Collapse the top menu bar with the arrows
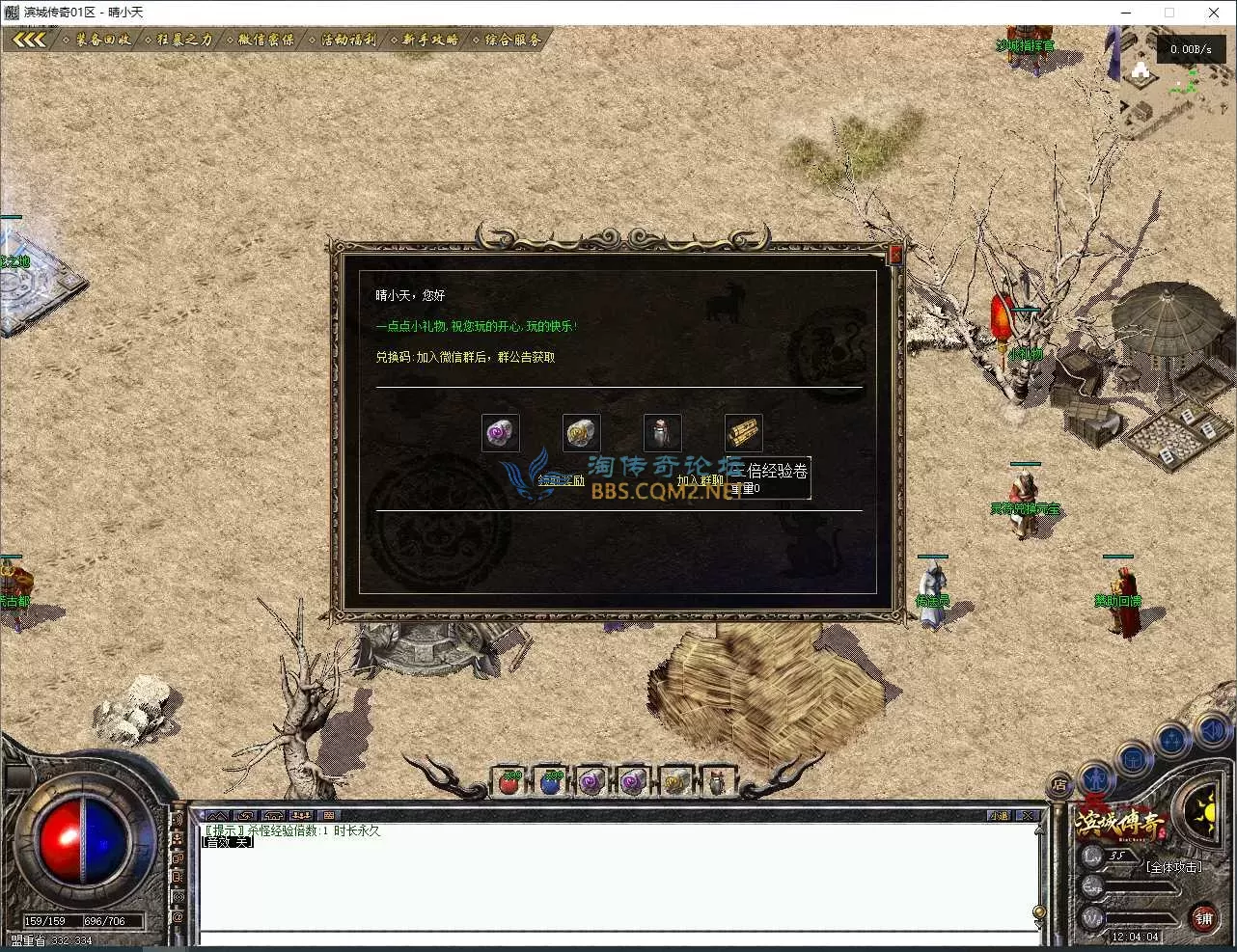 tap(29, 40)
